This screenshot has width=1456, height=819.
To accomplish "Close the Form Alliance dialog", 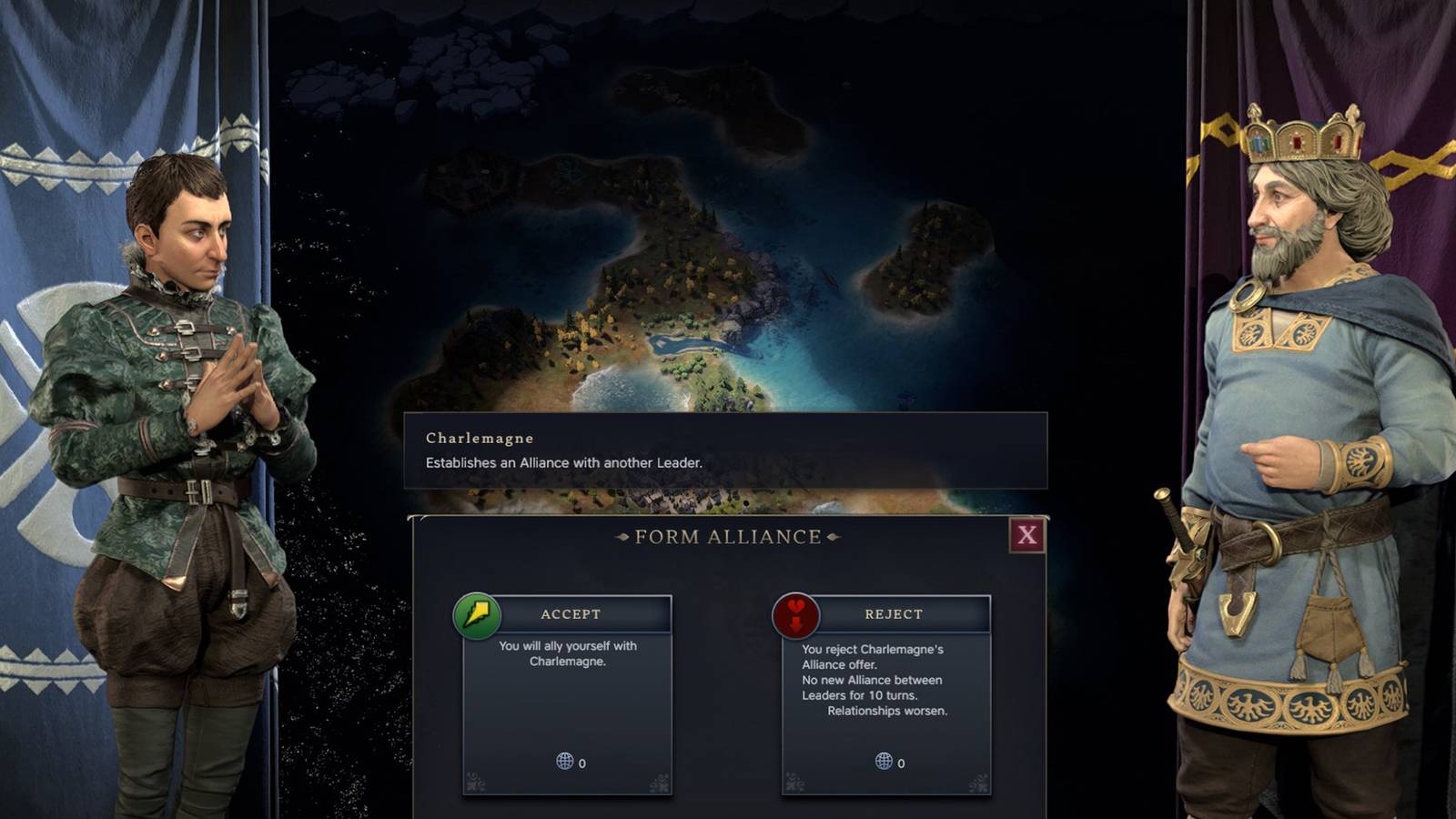I will click(x=1026, y=537).
